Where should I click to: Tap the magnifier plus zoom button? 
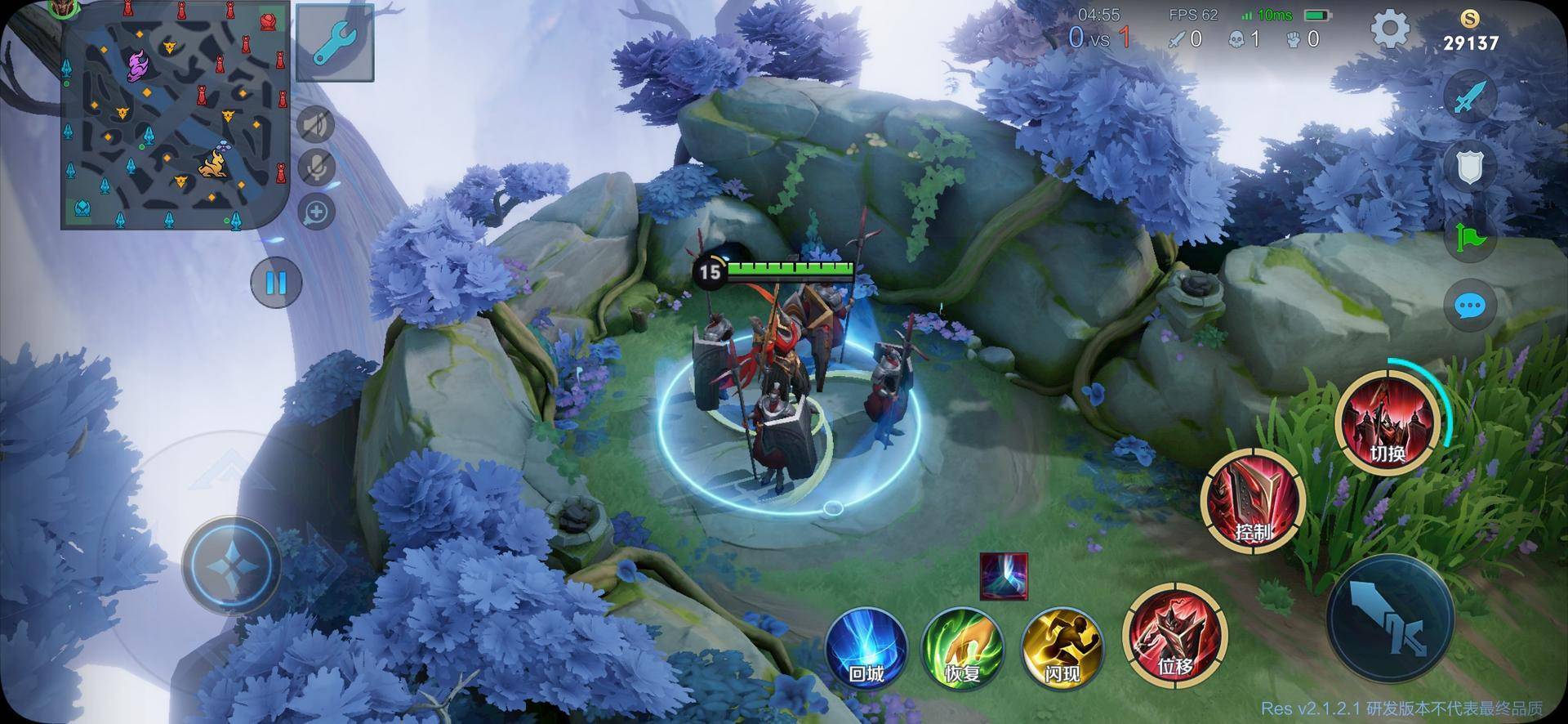pos(316,212)
